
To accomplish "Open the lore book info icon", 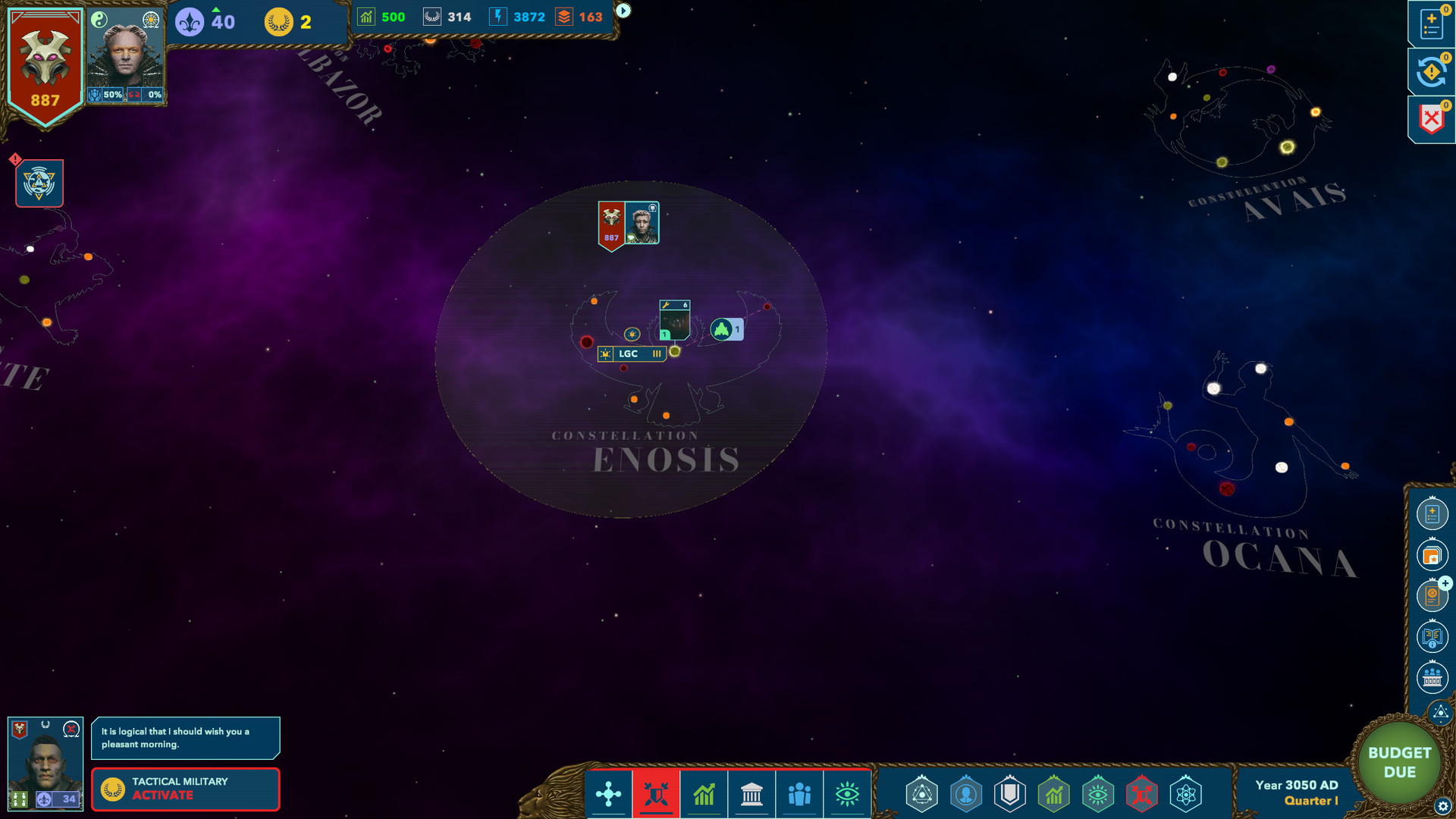I will 1432,638.
